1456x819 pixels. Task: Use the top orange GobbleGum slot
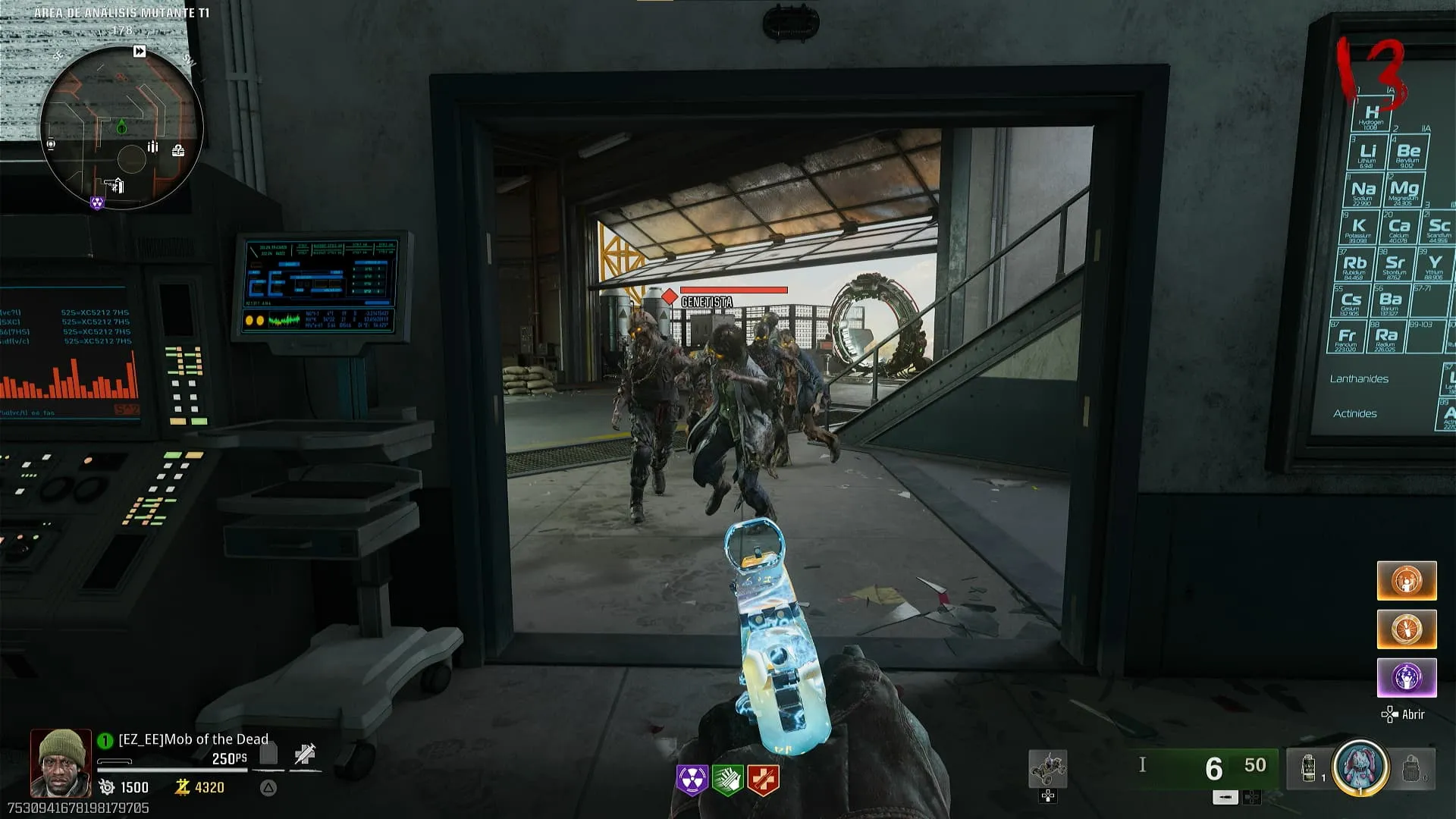pos(1407,581)
